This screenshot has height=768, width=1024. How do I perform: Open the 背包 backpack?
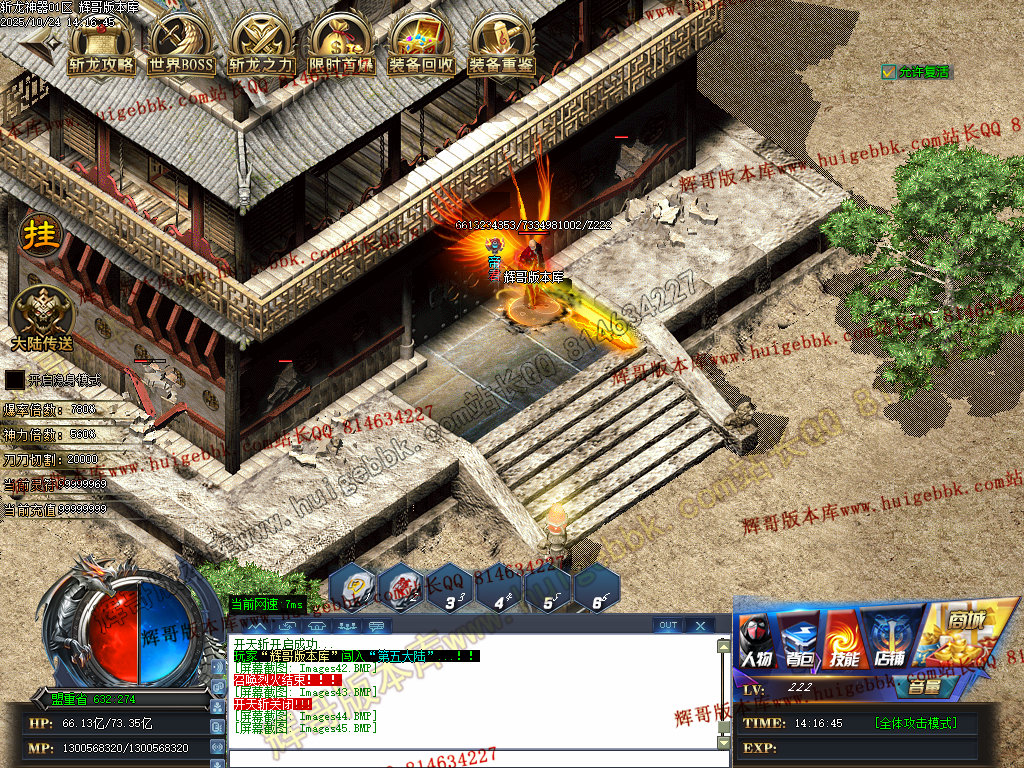[x=800, y=640]
